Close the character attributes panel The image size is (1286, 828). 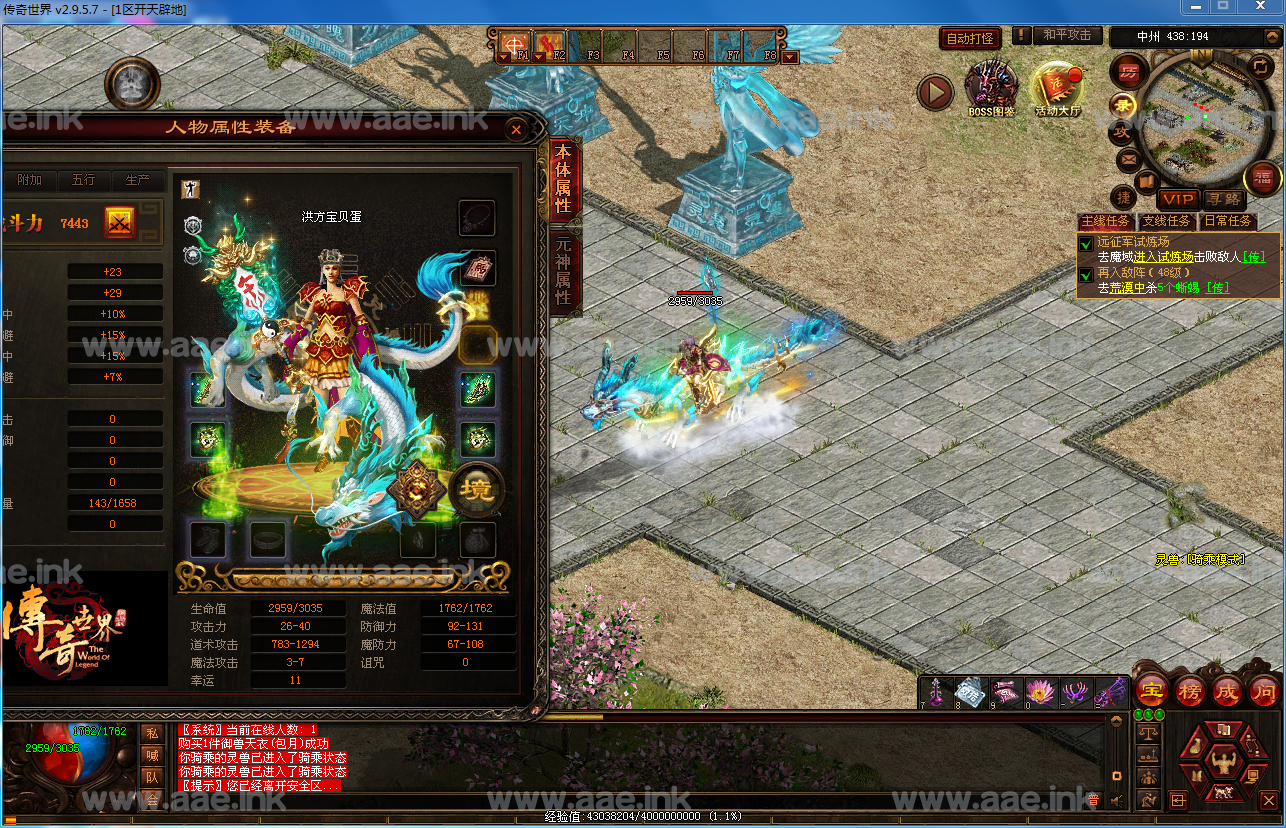tap(516, 129)
